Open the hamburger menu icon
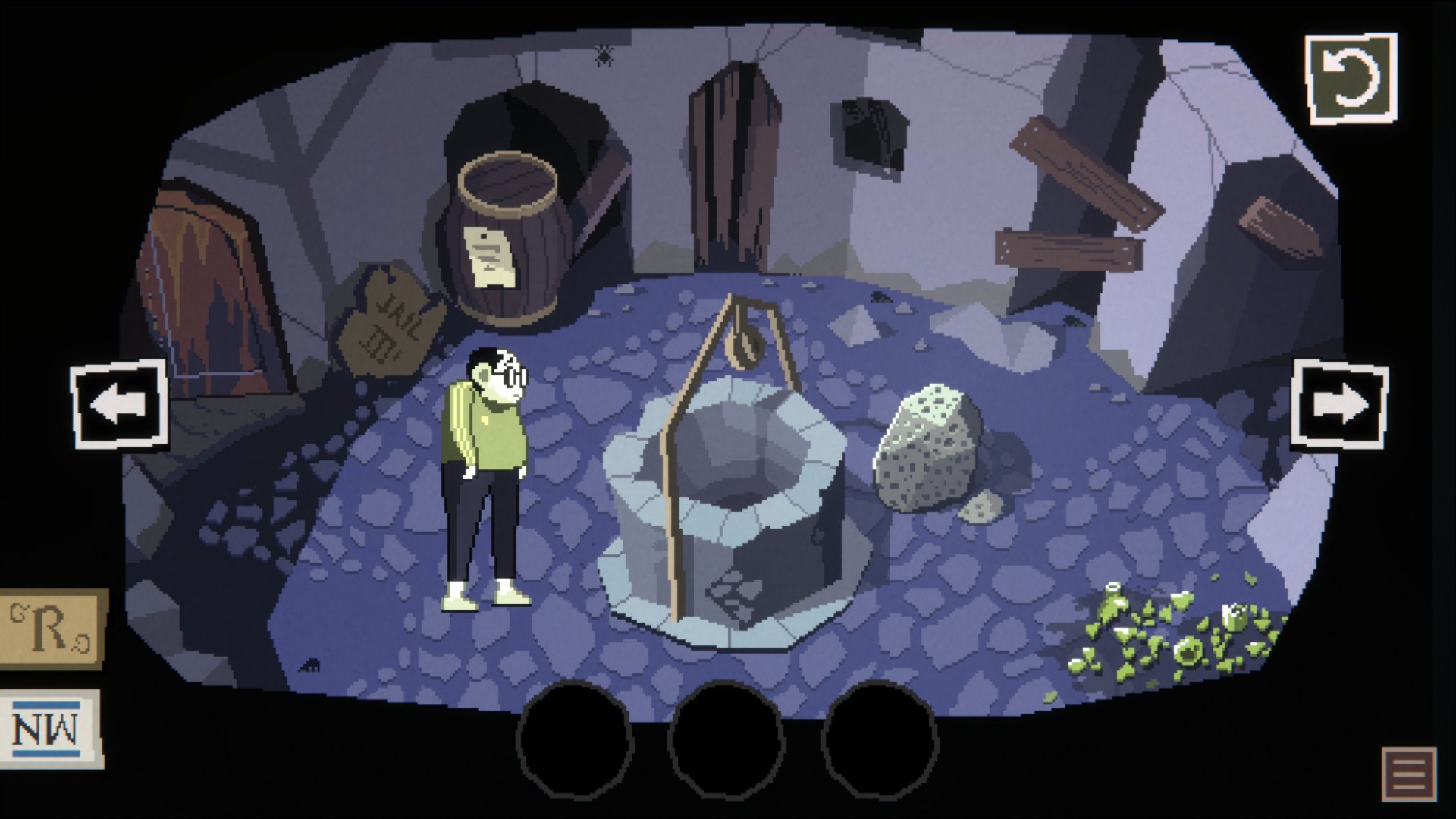This screenshot has height=819, width=1456. pos(1409,773)
